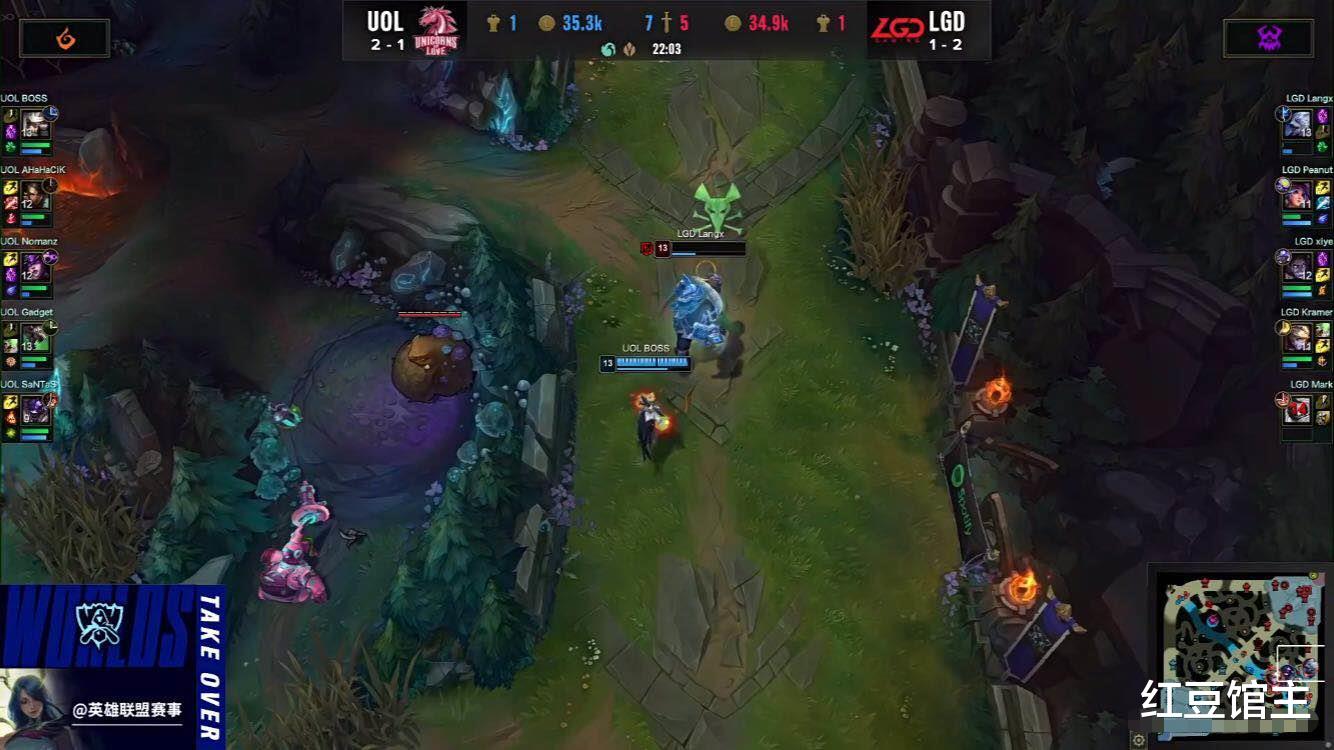
Task: Select UOL BOSS champion portrait to spectate
Action: [35, 122]
